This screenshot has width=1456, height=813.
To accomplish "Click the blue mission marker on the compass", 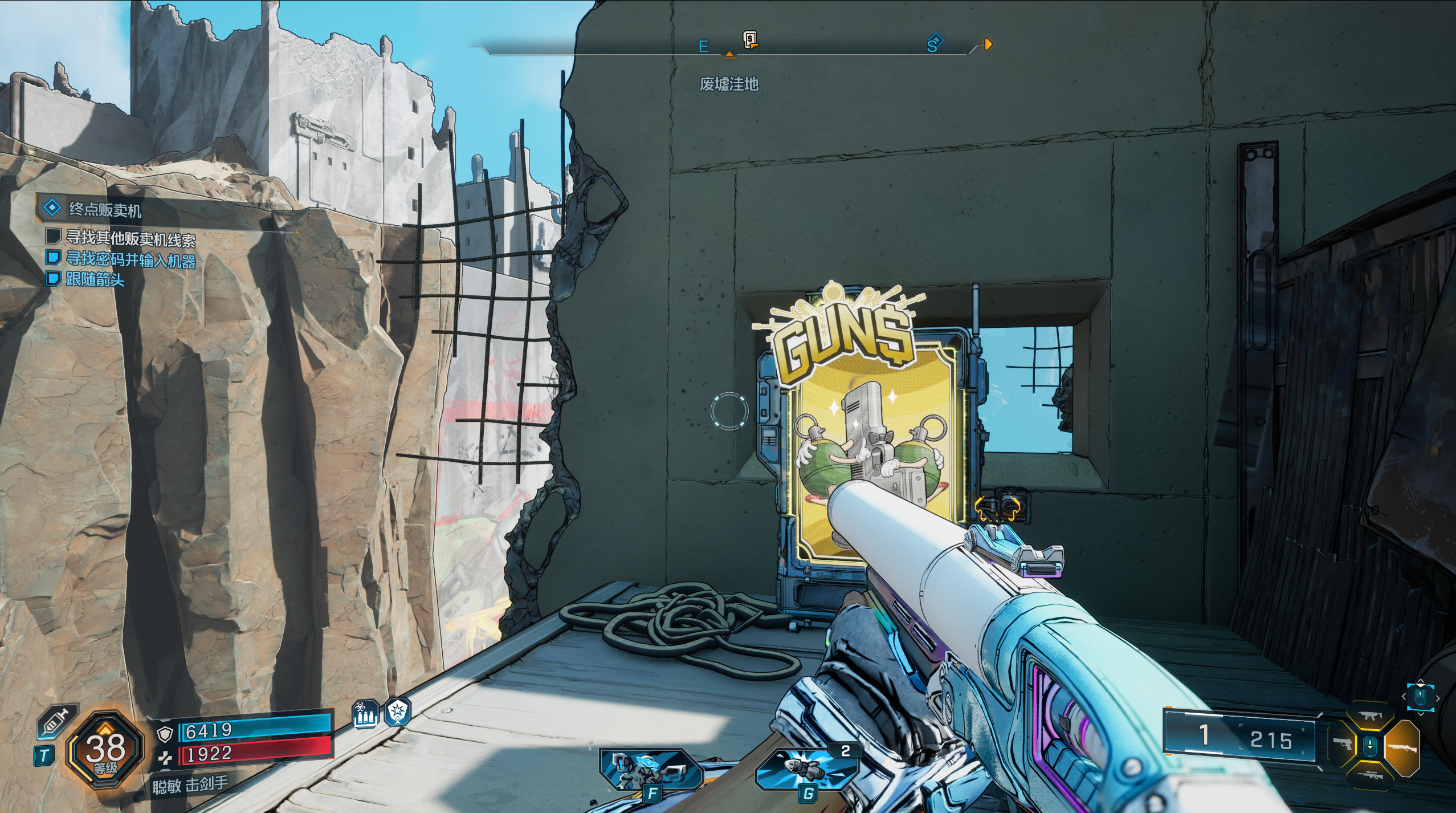I will [934, 43].
